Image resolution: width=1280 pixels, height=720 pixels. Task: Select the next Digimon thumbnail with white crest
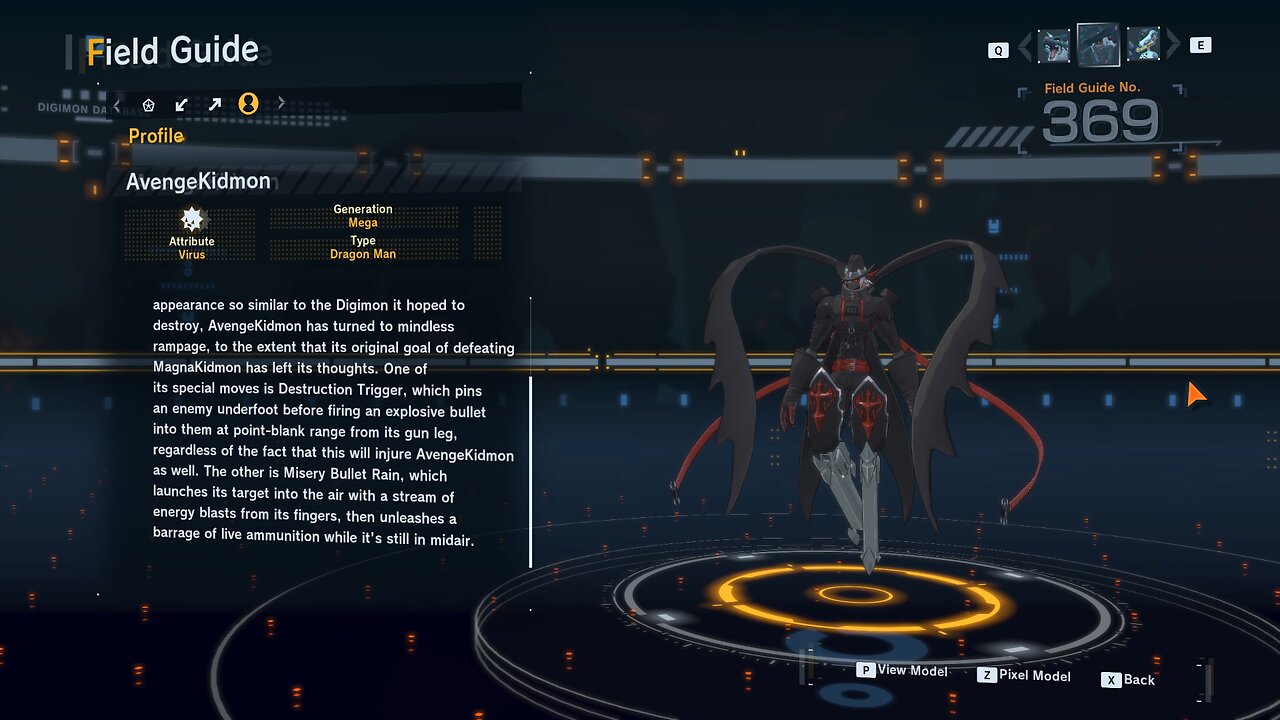[1143, 45]
